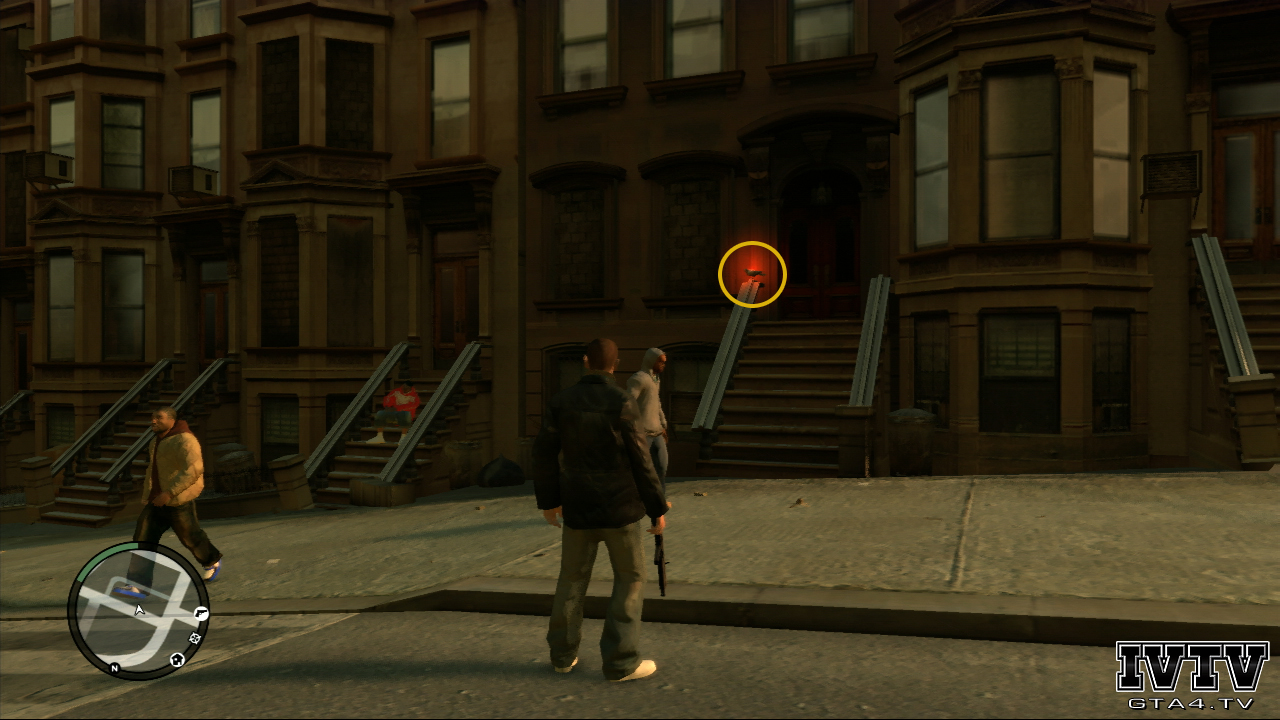Click the white player arrow on minimap

(140, 608)
